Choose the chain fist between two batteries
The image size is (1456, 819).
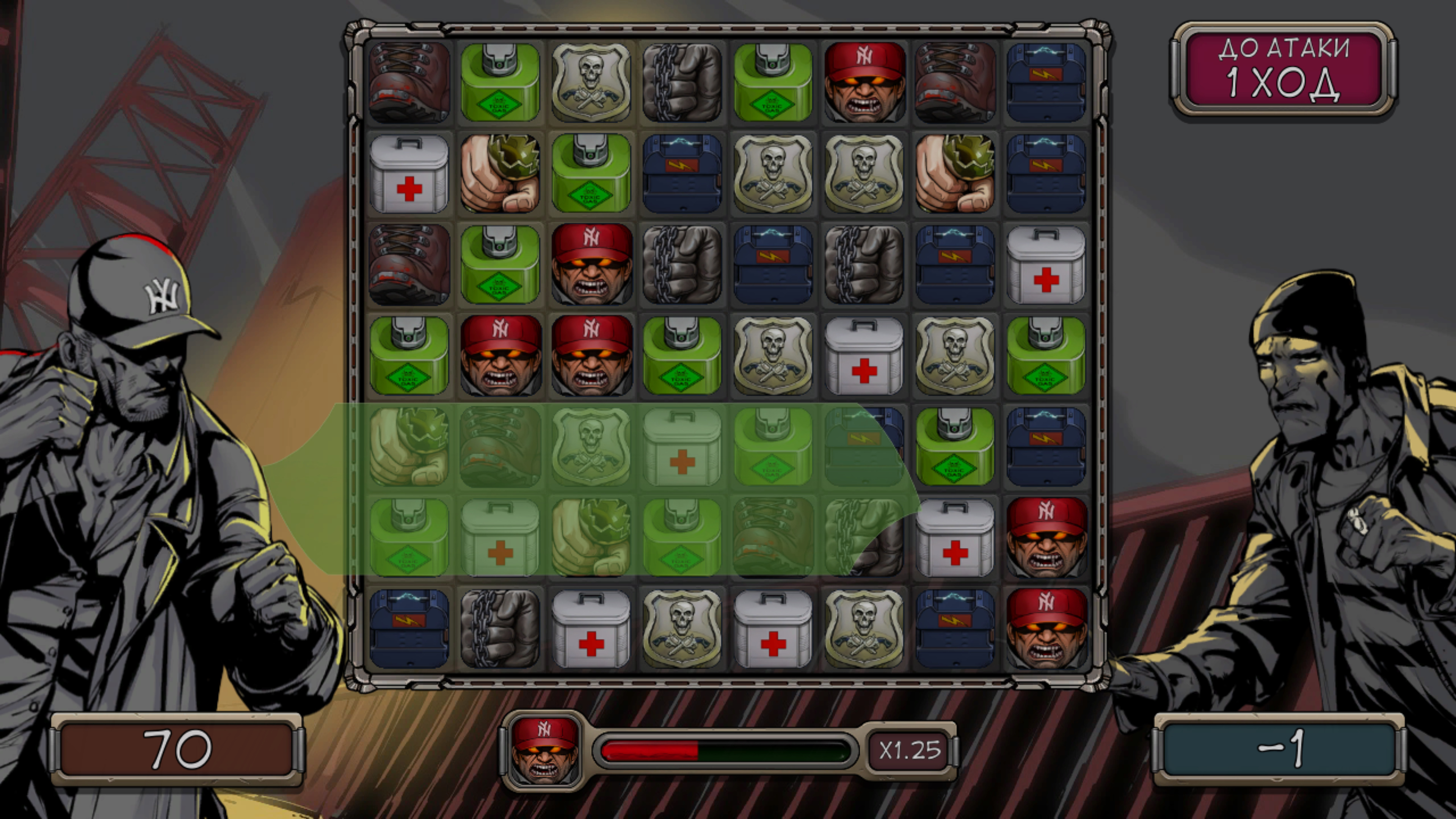pyautogui.click(x=864, y=265)
